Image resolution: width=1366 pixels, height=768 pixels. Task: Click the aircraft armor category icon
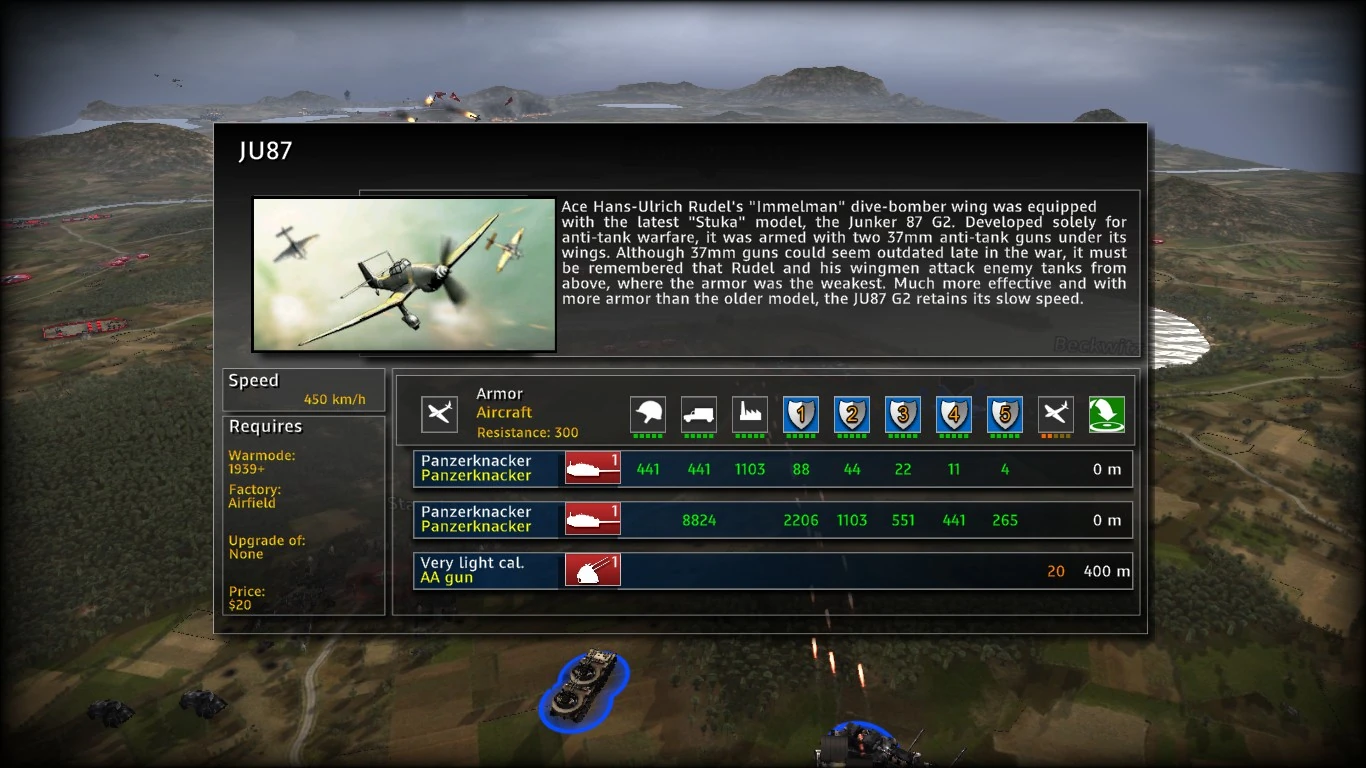1056,414
